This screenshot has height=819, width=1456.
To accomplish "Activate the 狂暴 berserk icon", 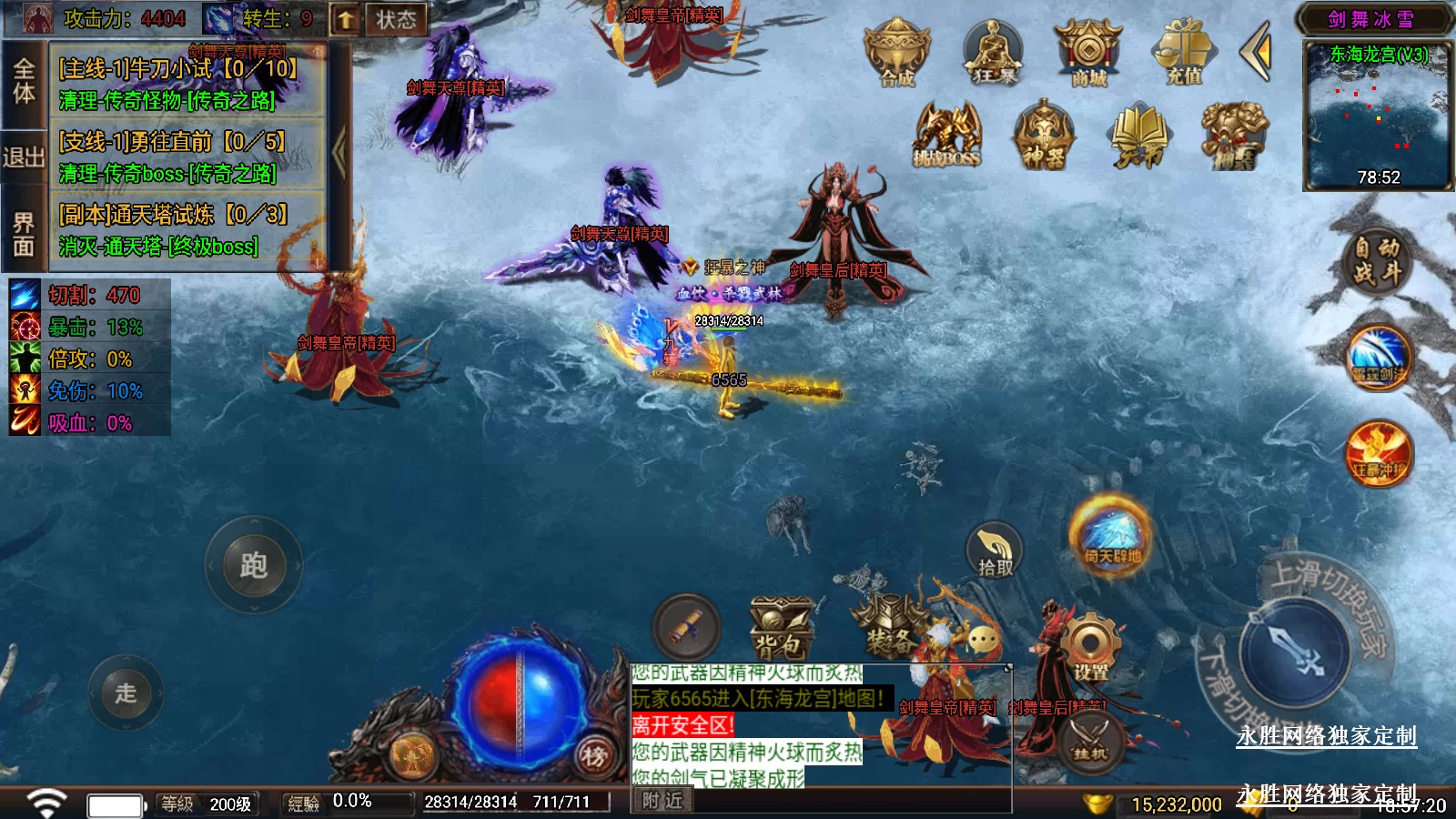I will point(993,54).
